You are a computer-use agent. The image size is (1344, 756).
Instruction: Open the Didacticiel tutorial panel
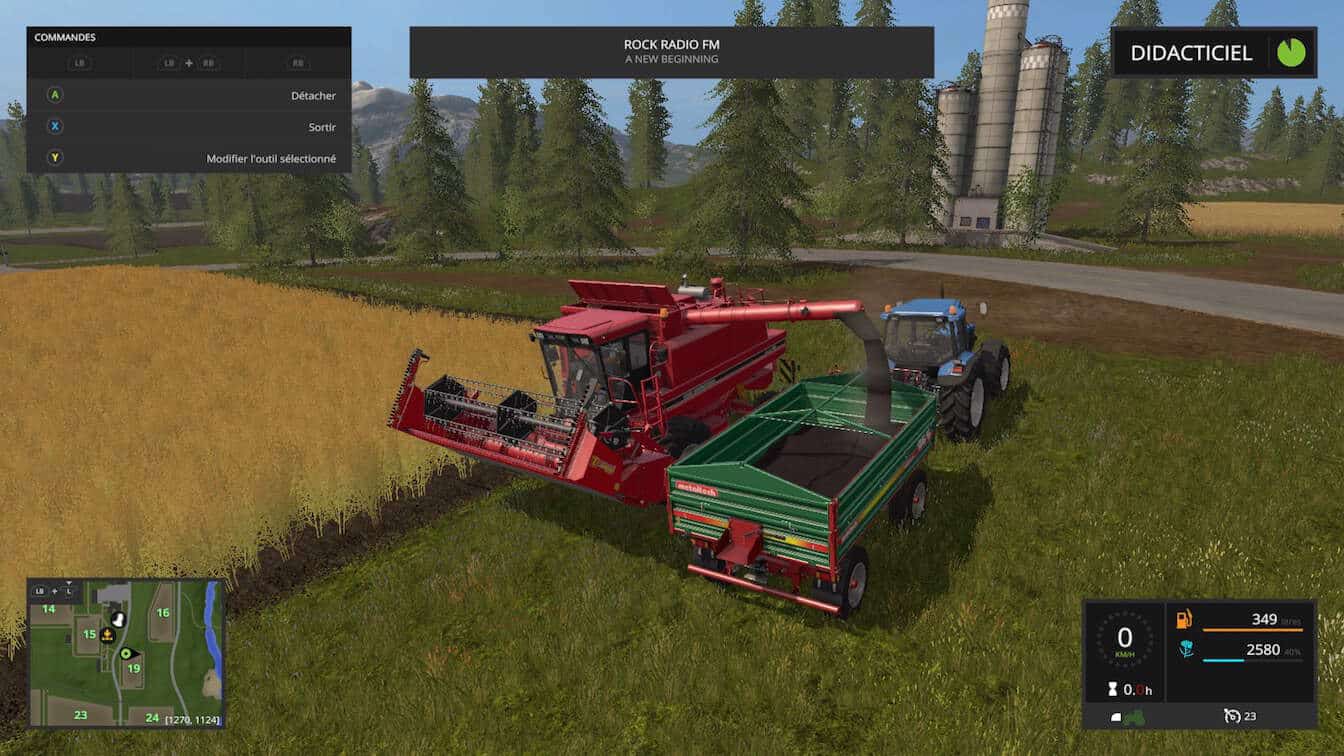(x=1190, y=53)
